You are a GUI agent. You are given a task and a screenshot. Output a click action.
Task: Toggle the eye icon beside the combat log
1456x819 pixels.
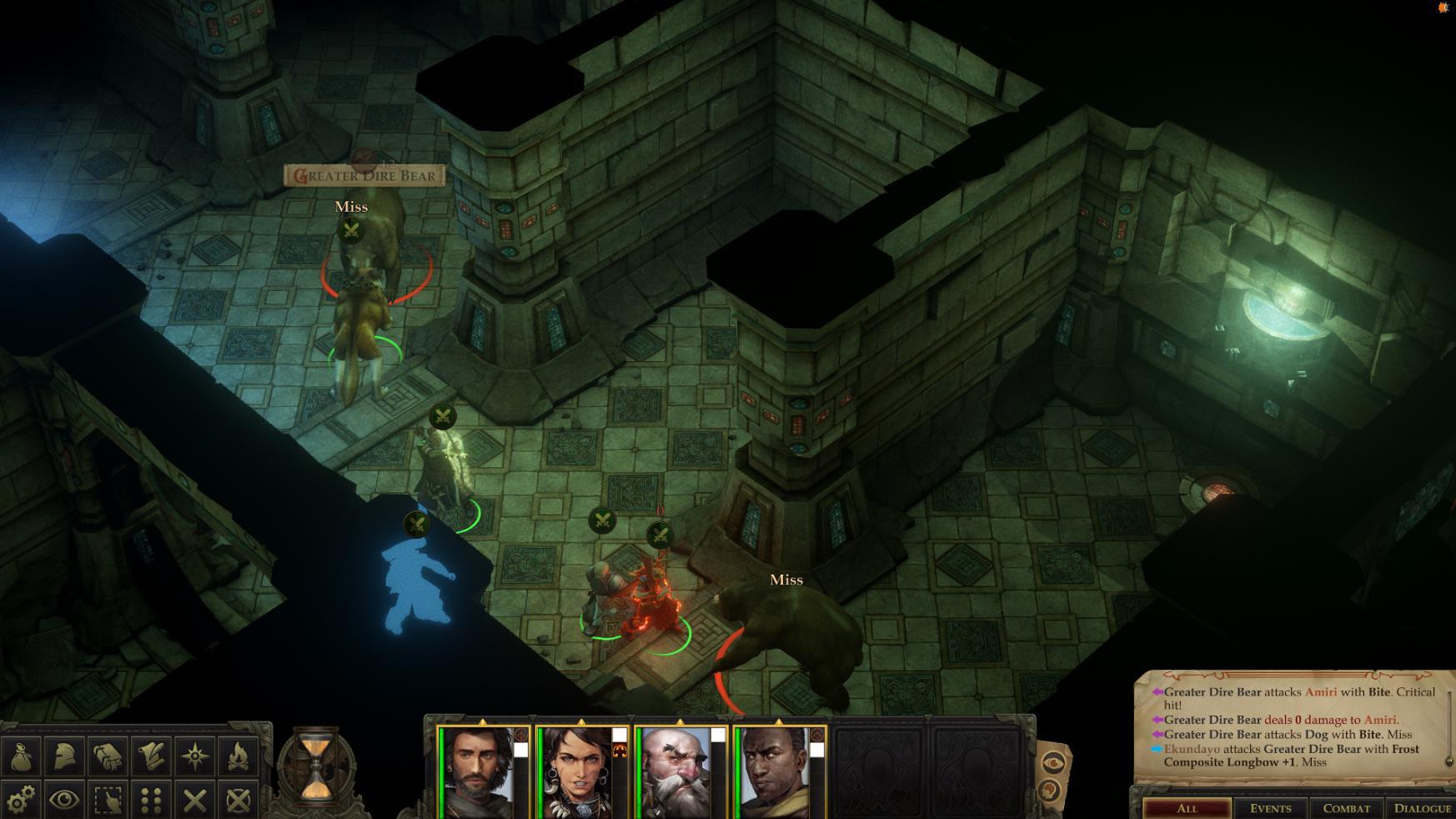[x=1052, y=761]
